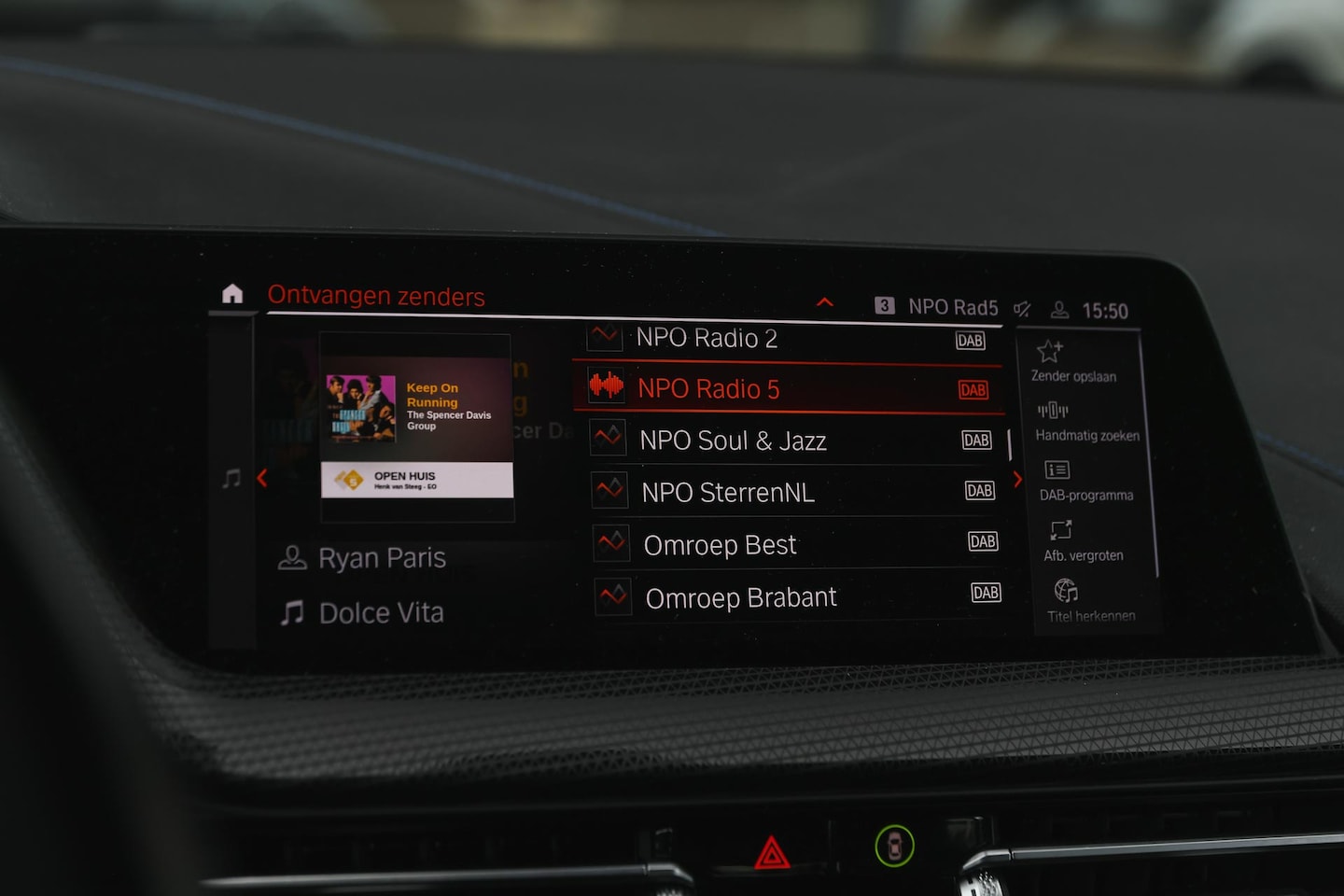Choose the NPO SterrenNL station

pyautogui.click(x=728, y=492)
